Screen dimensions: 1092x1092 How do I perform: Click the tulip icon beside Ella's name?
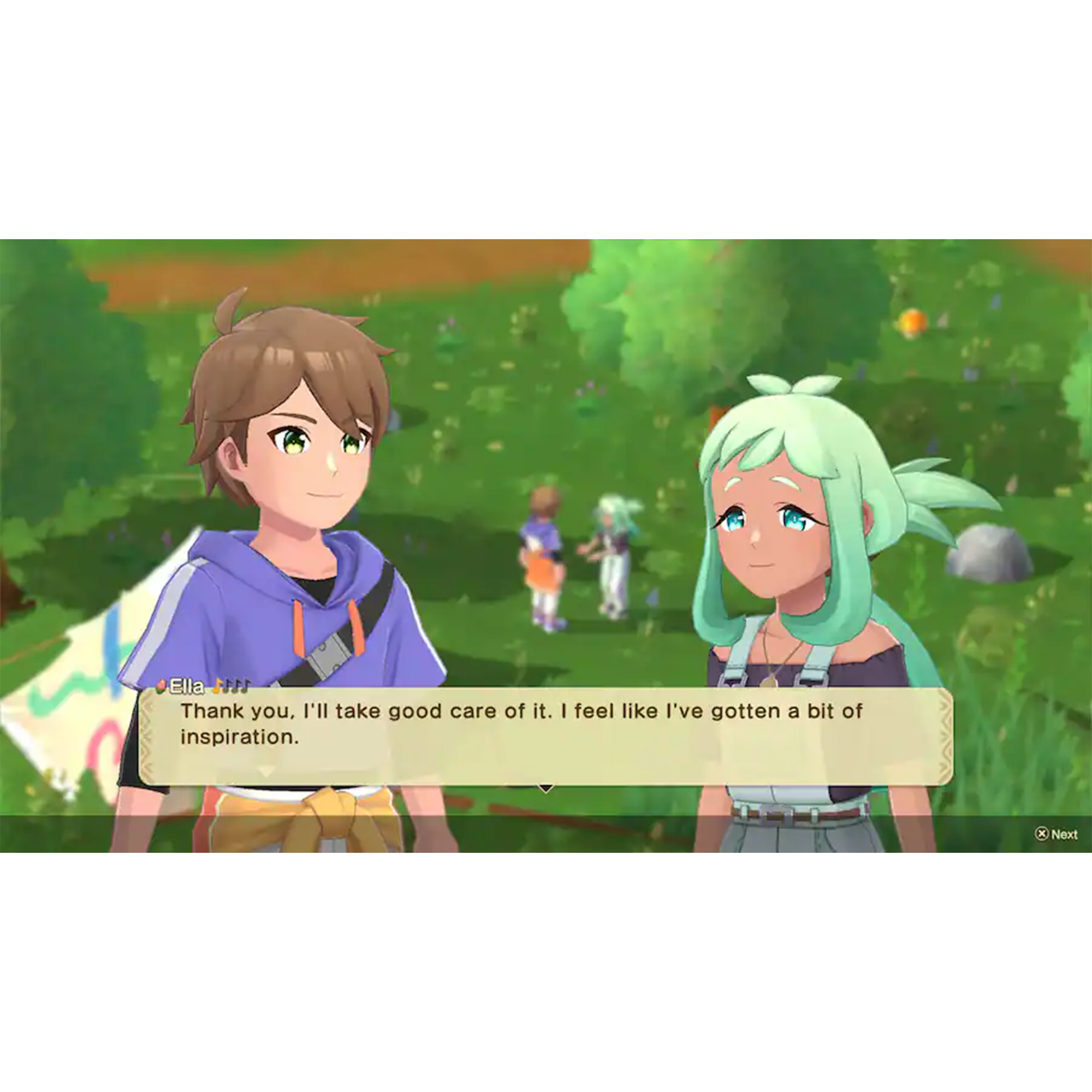pyautogui.click(x=161, y=687)
